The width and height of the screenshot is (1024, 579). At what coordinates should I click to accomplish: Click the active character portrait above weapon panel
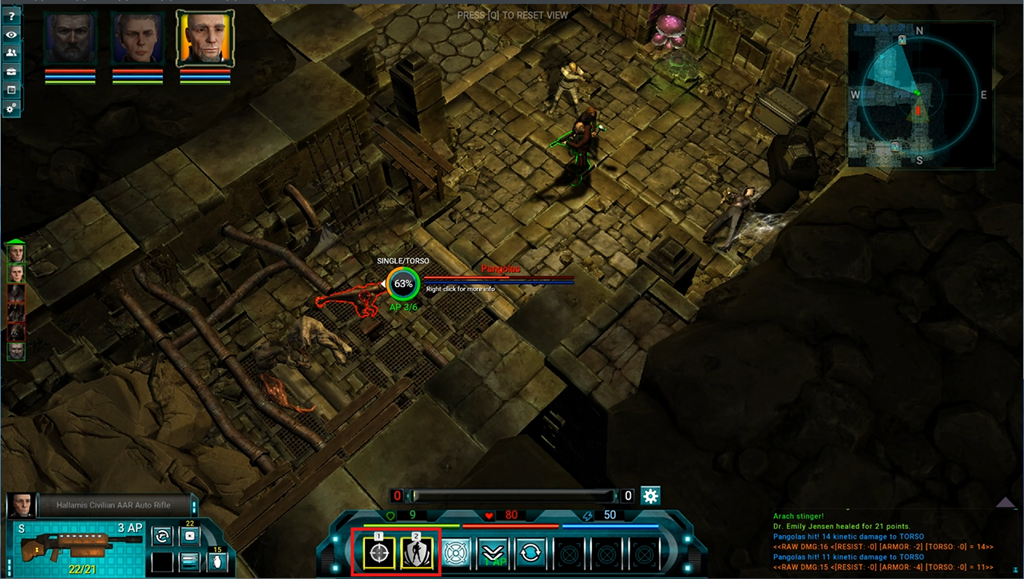point(19,505)
